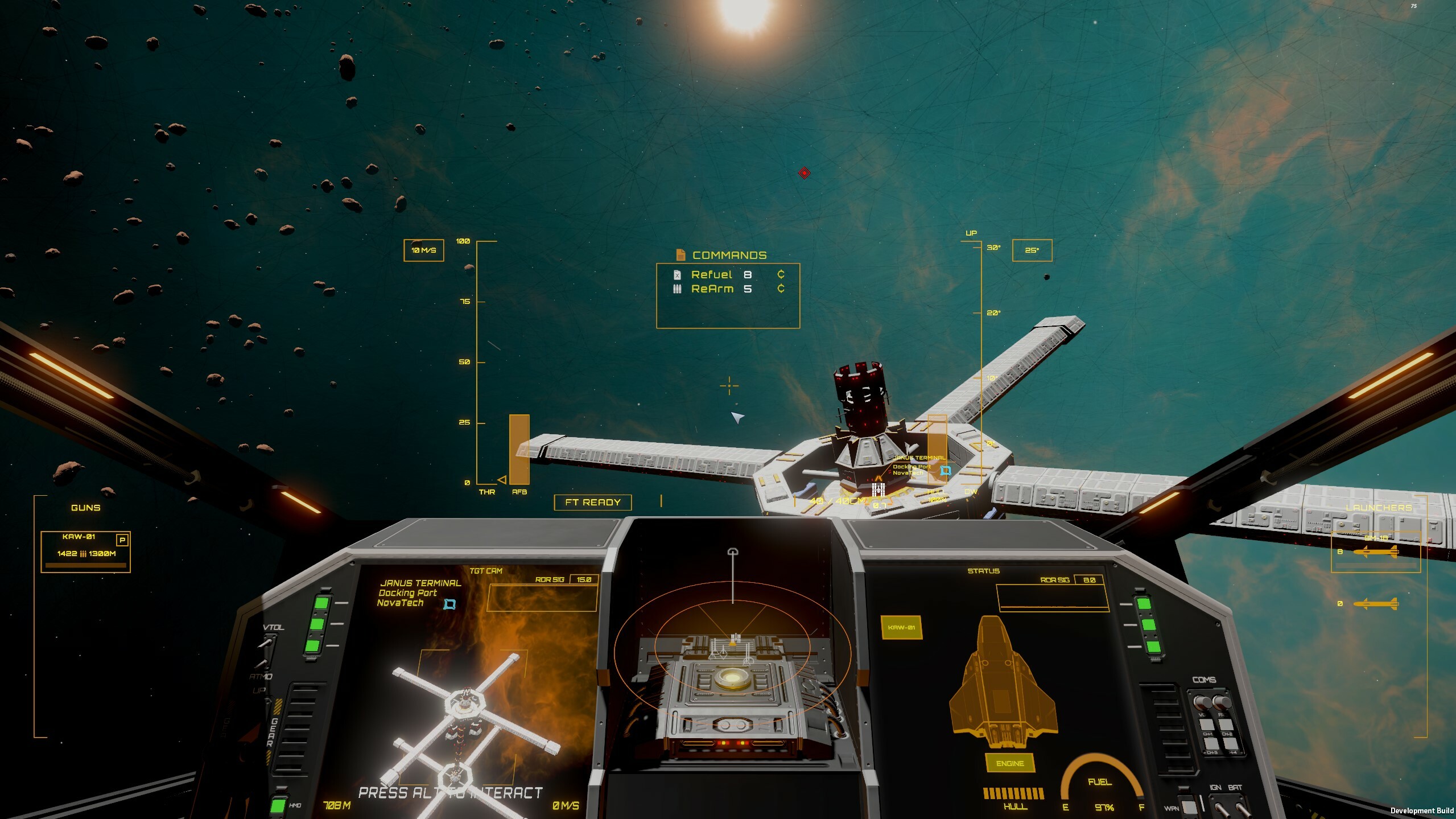Select the document icon beside COMMANDS heading
Screen dimensions: 1456x819
tap(680, 255)
